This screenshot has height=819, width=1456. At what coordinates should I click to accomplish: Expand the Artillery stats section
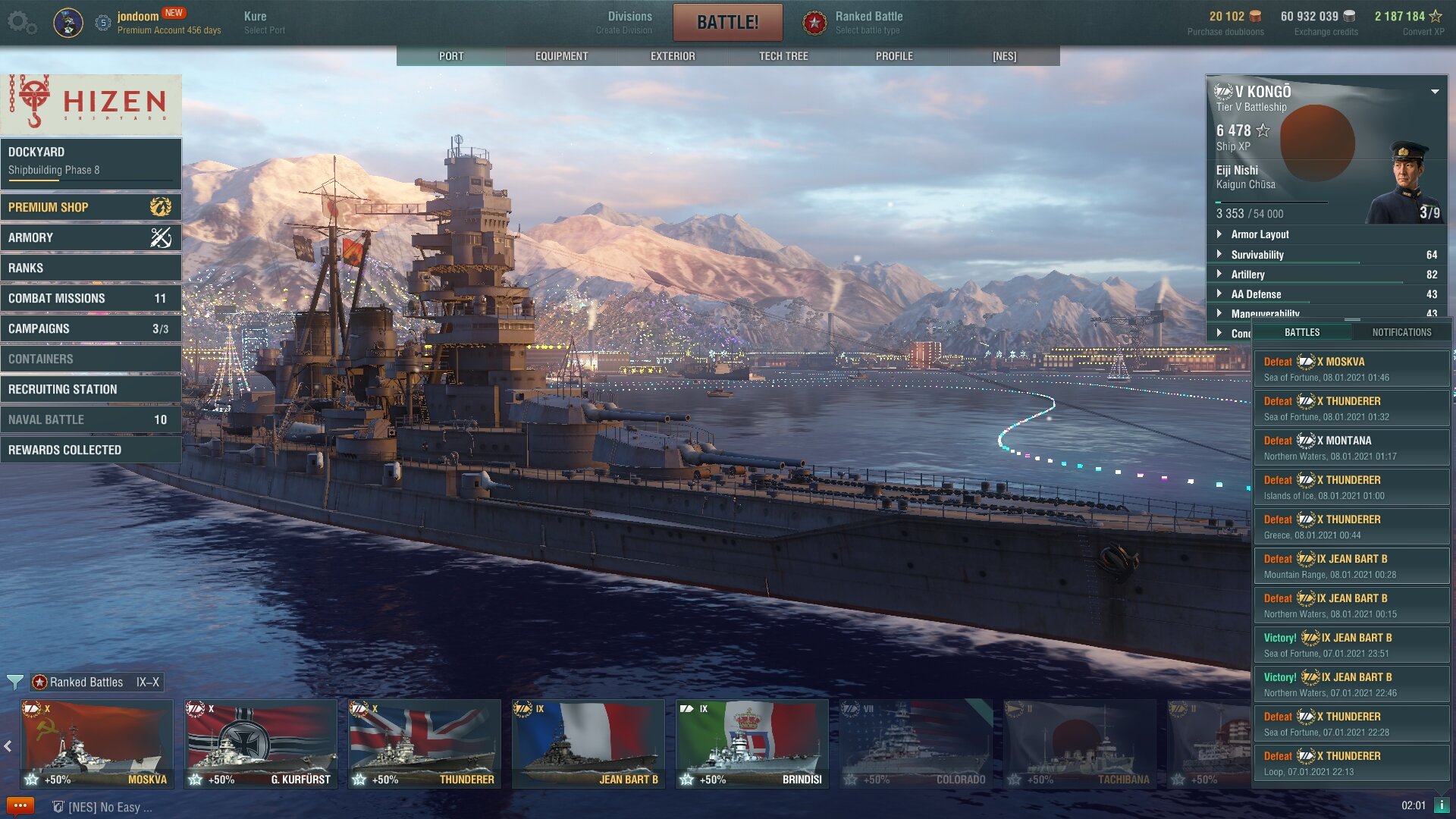(1247, 275)
